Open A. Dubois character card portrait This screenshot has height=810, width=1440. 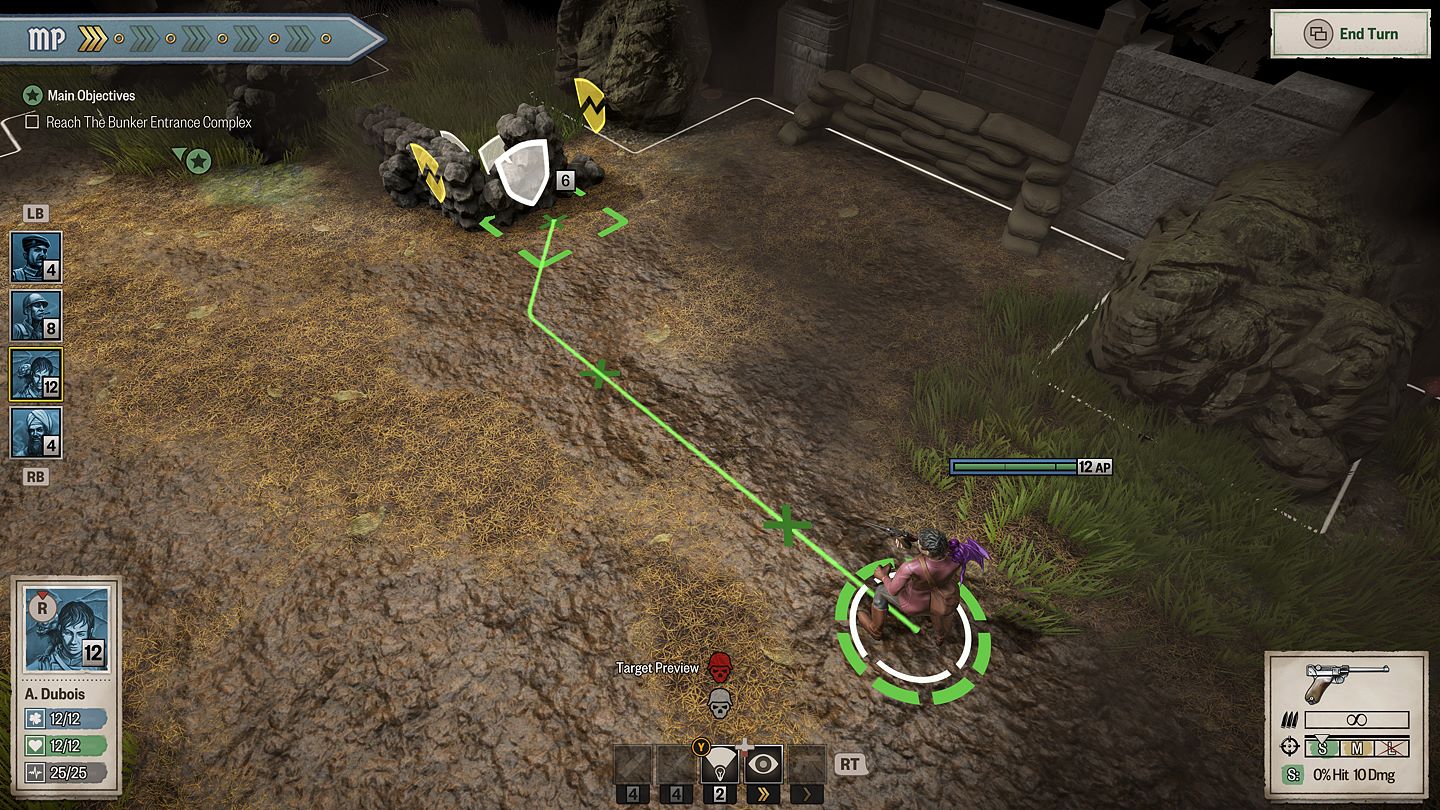pyautogui.click(x=66, y=630)
